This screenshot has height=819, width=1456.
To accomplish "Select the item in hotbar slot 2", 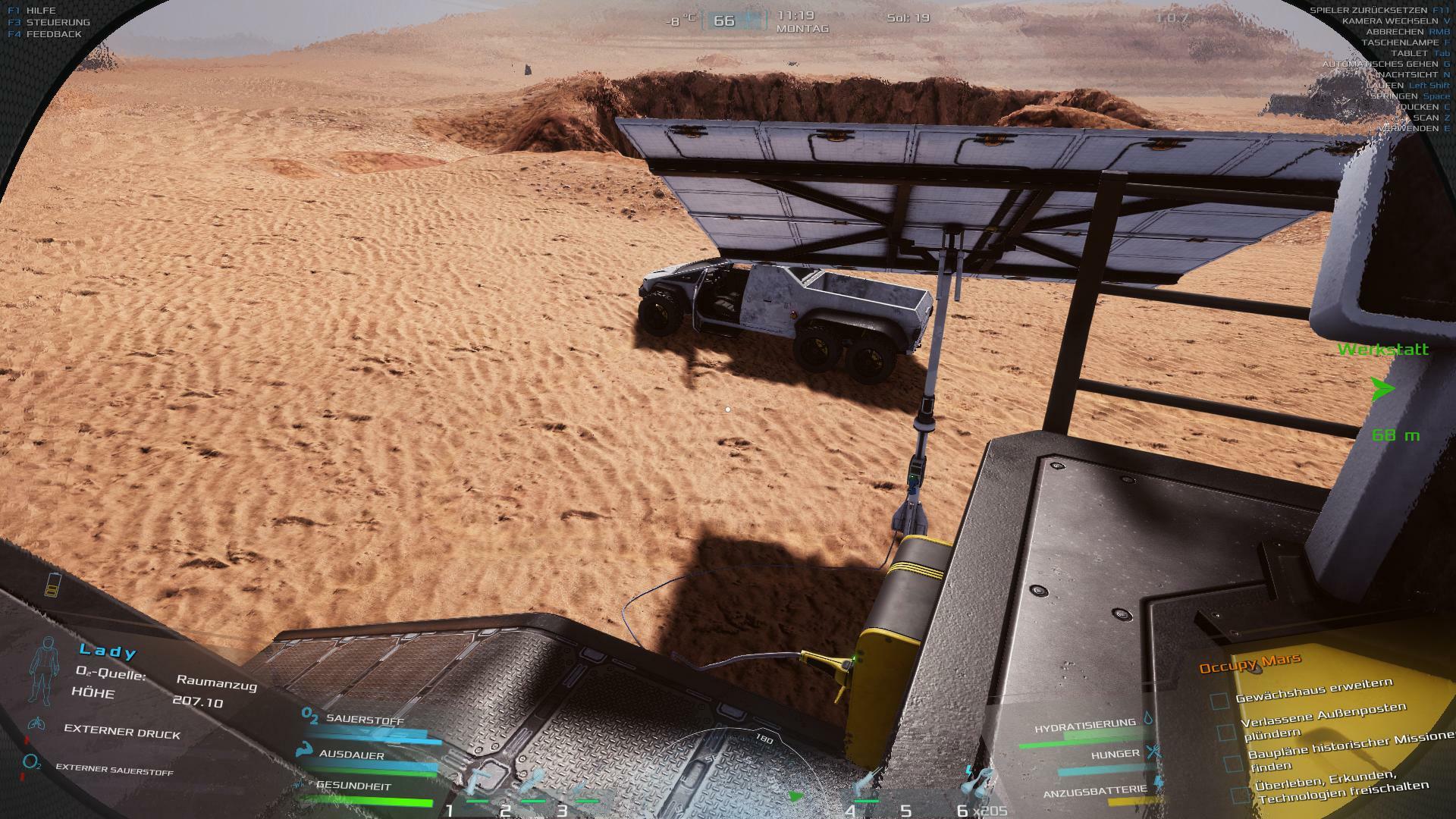I will (x=533, y=784).
